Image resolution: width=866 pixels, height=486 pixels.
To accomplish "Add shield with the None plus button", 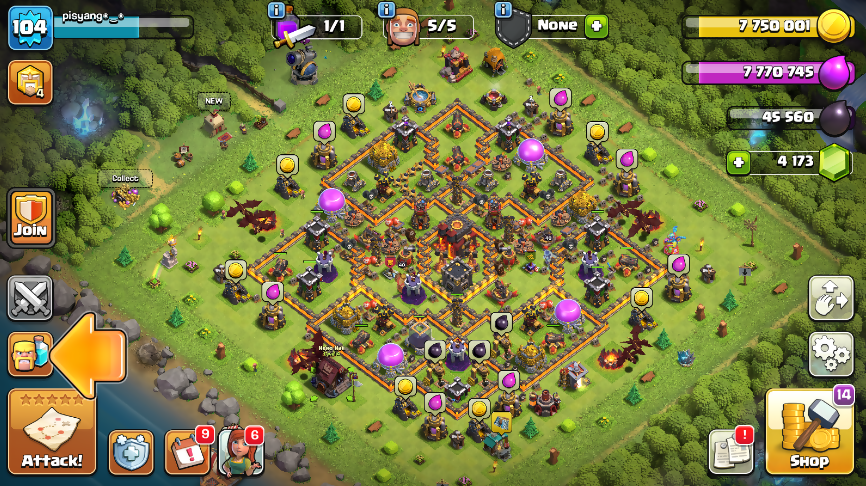I will pos(596,26).
